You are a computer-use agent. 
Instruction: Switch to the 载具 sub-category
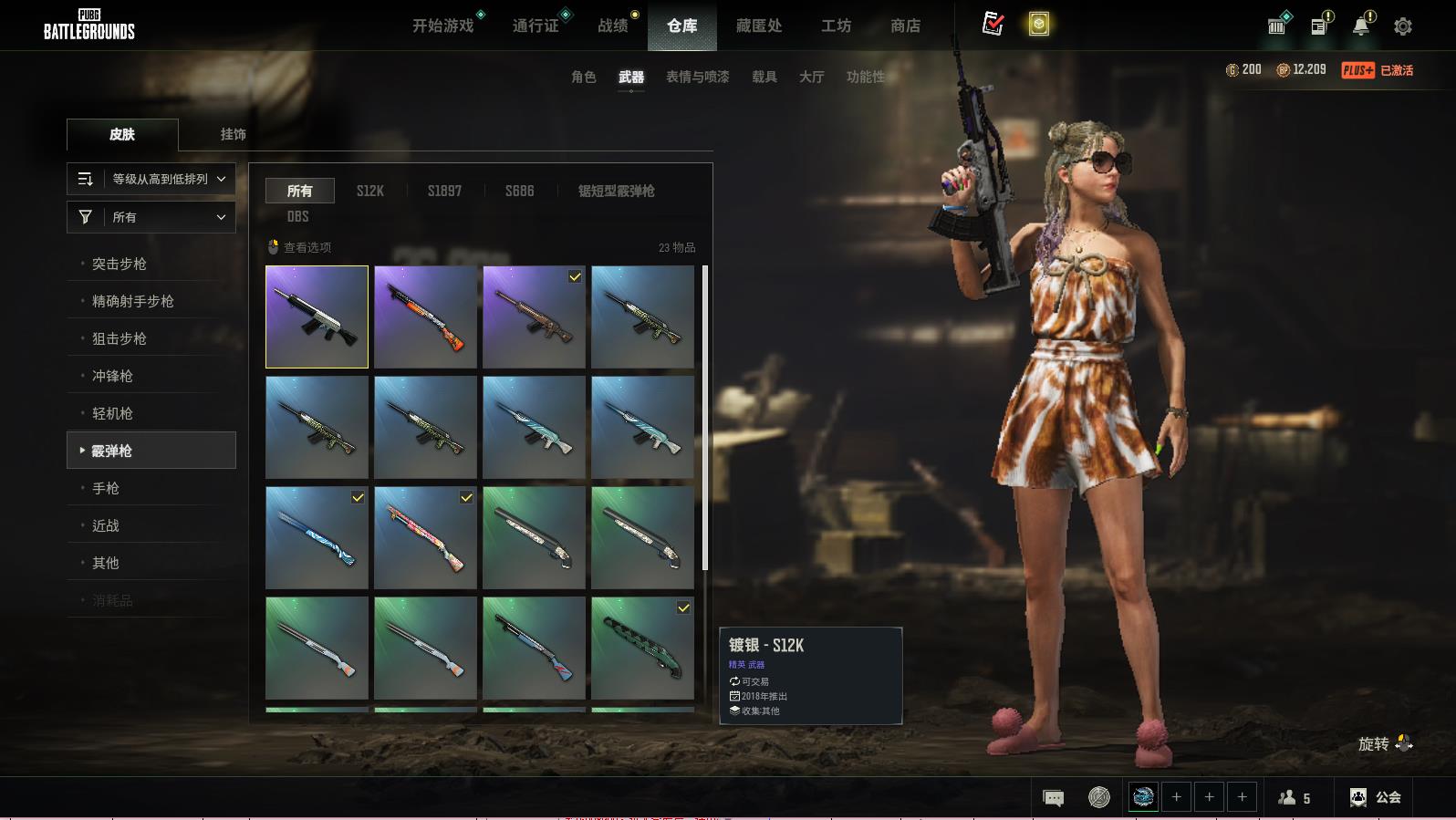[764, 77]
